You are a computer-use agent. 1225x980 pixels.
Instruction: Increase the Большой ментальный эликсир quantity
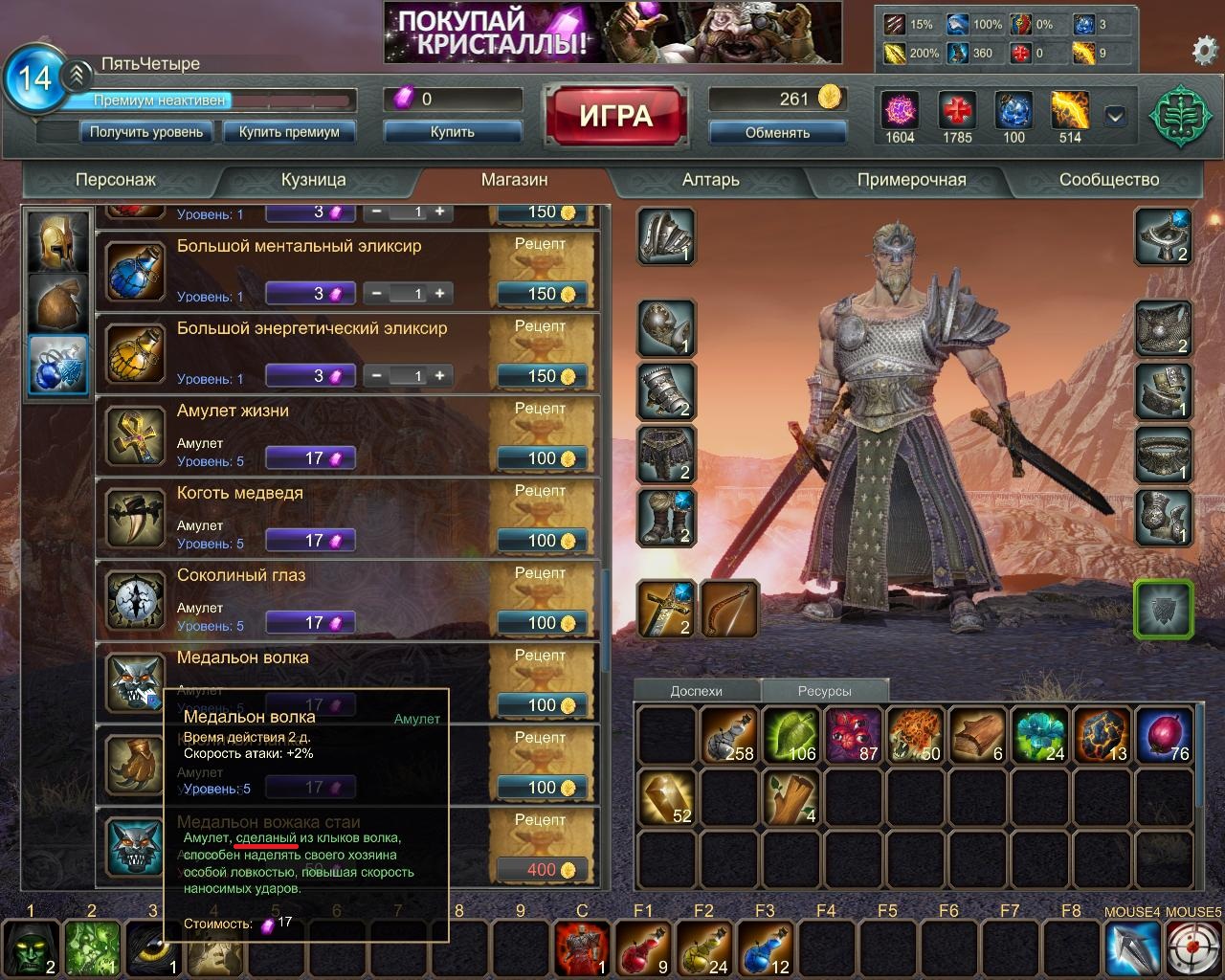pos(440,294)
